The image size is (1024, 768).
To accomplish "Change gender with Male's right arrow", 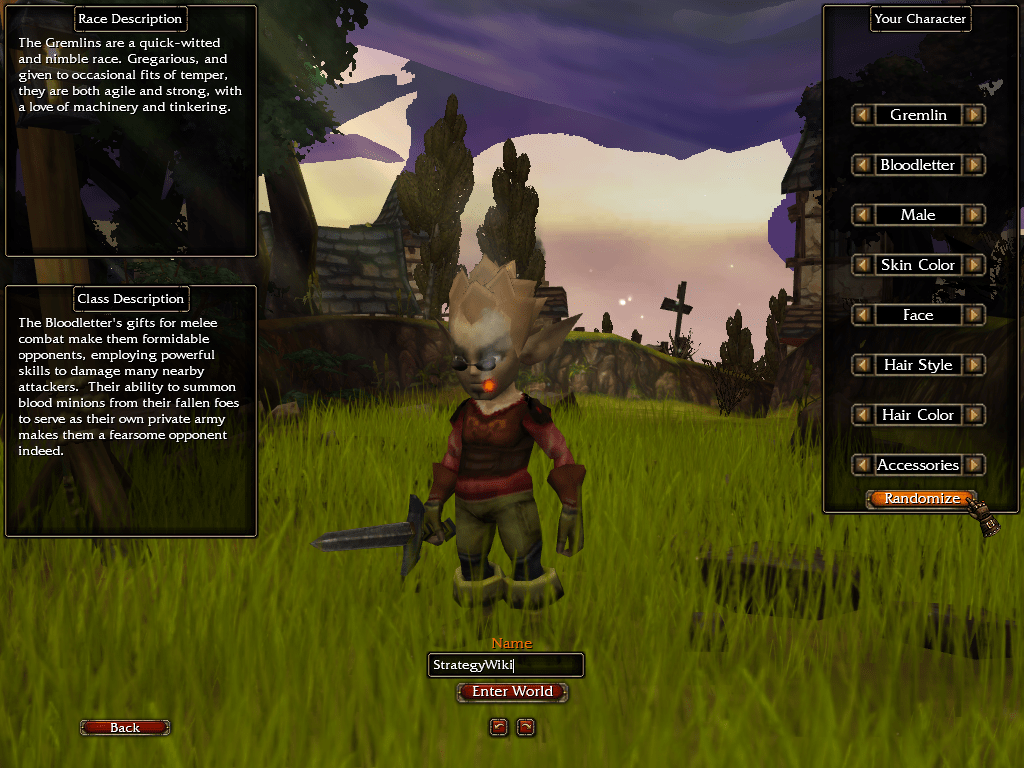I will [975, 215].
